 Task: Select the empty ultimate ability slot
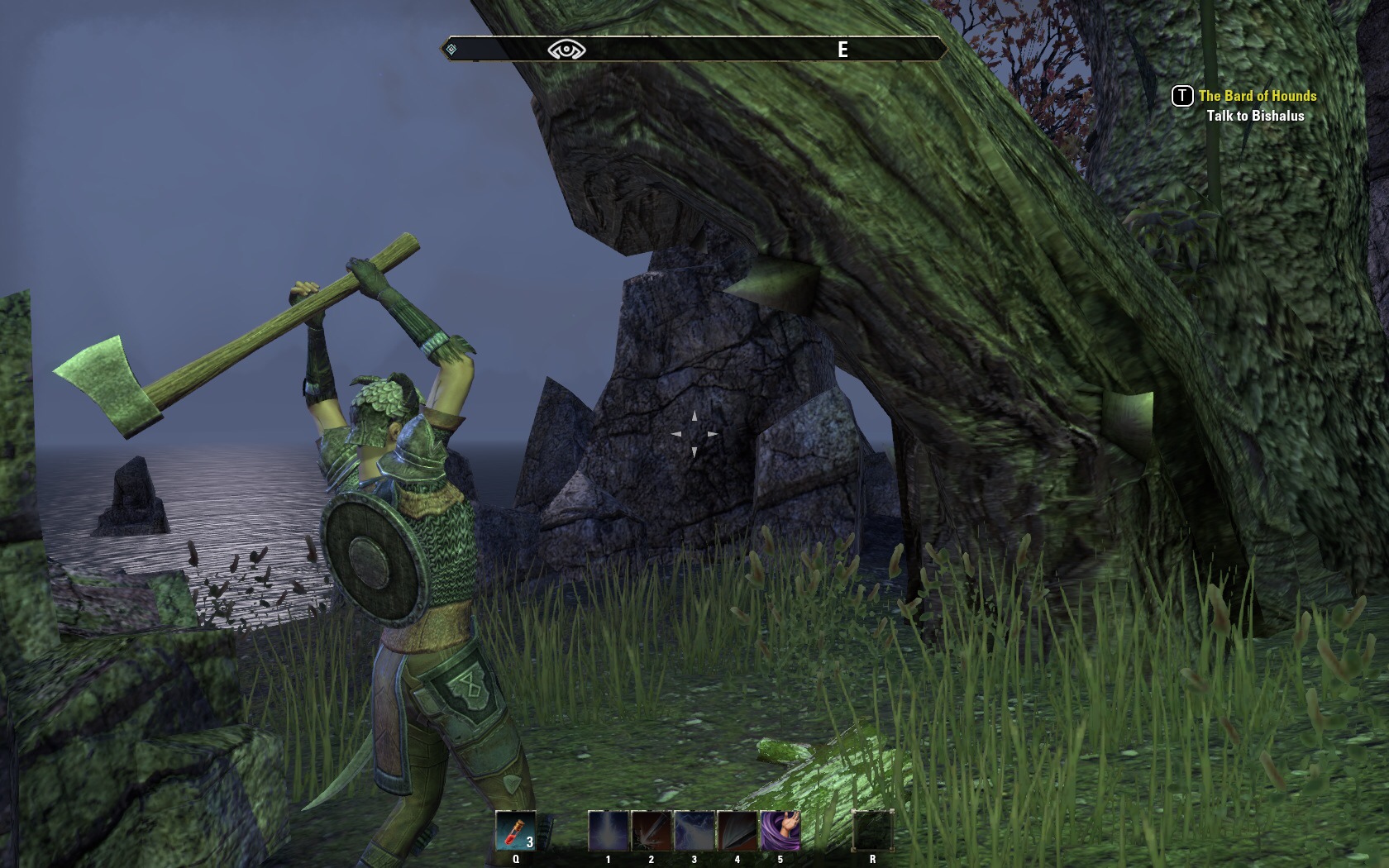(873, 831)
